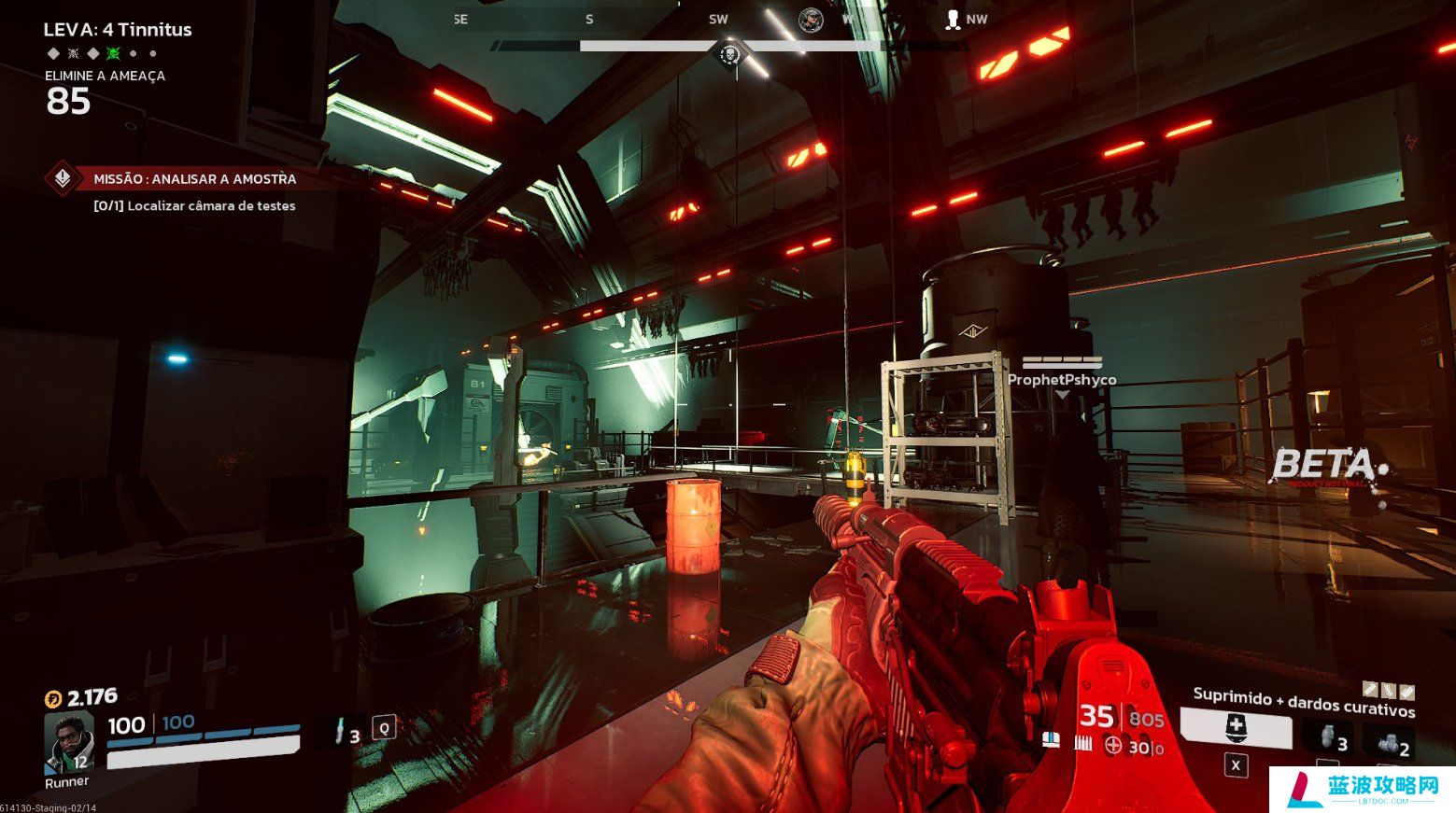The height and width of the screenshot is (813, 1456).
Task: Click the ProphetPshyco teammate nameplate
Action: [x=1061, y=379]
